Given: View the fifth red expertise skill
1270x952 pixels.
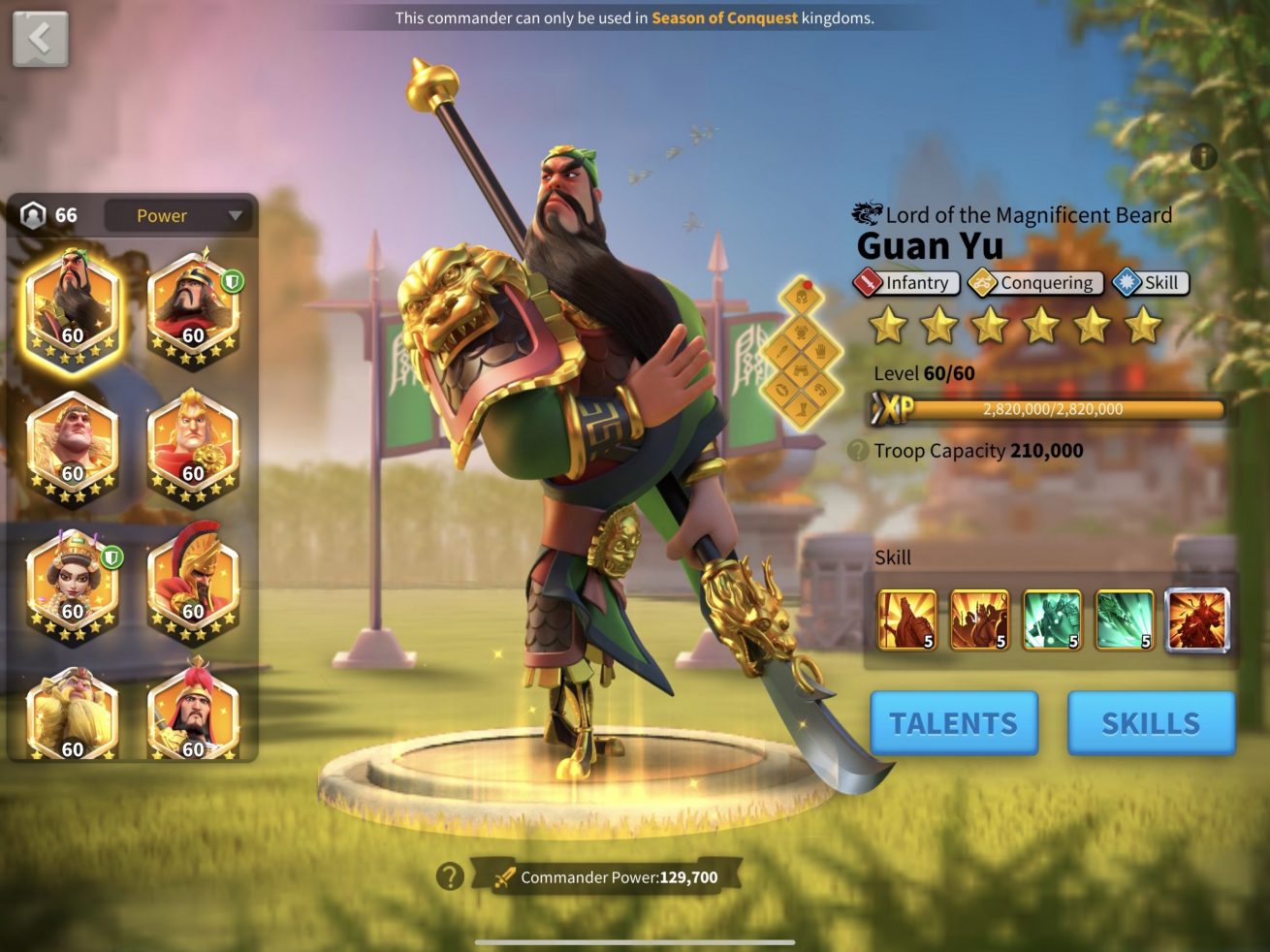Looking at the screenshot, I should 1196,619.
